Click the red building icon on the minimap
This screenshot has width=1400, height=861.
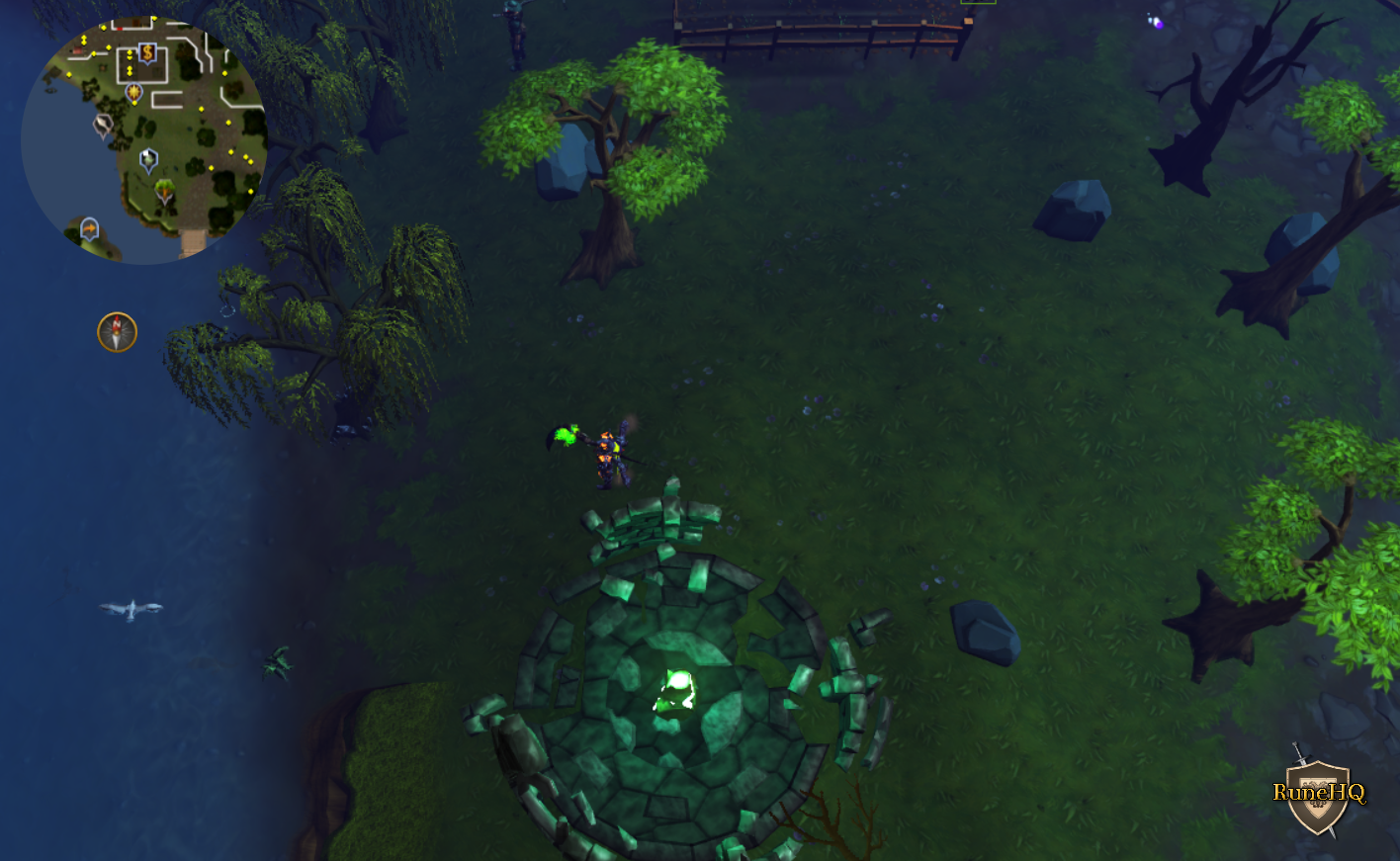coord(78,51)
